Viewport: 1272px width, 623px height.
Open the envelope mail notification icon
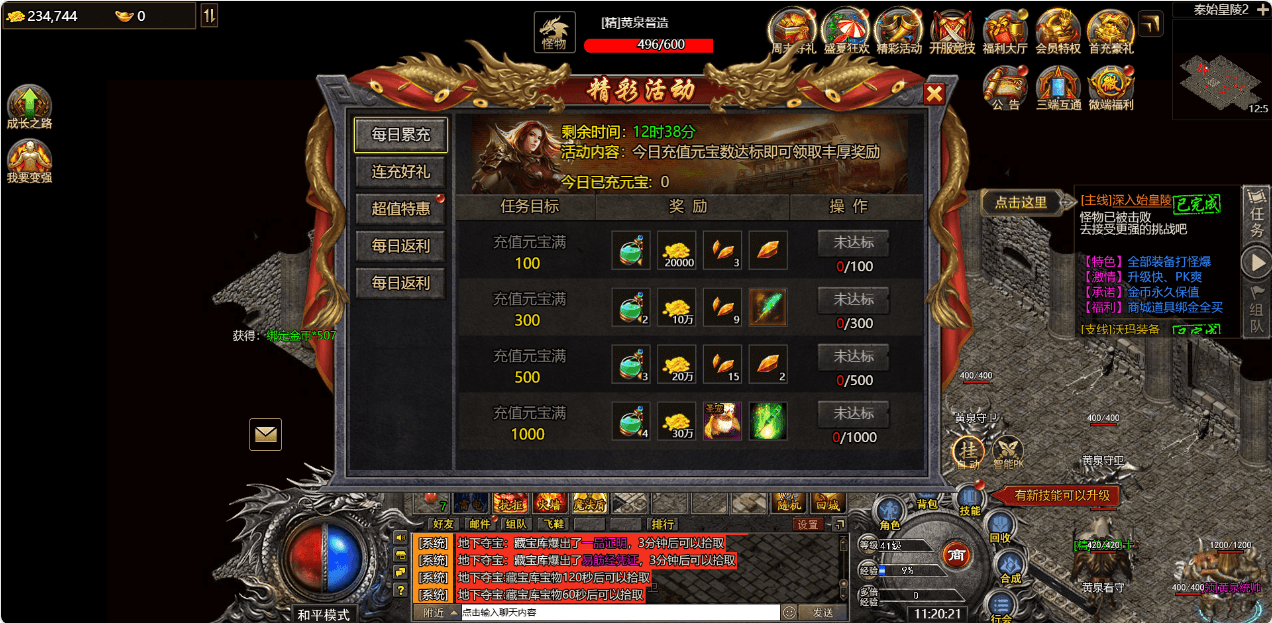pos(265,434)
